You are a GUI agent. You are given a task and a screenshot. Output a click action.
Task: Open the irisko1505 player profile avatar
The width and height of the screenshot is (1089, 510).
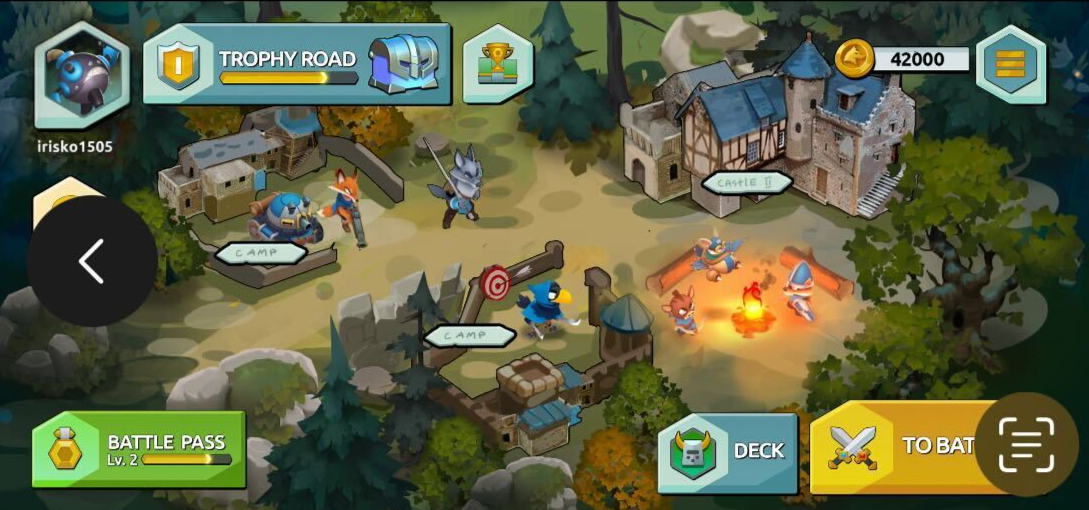[82, 75]
